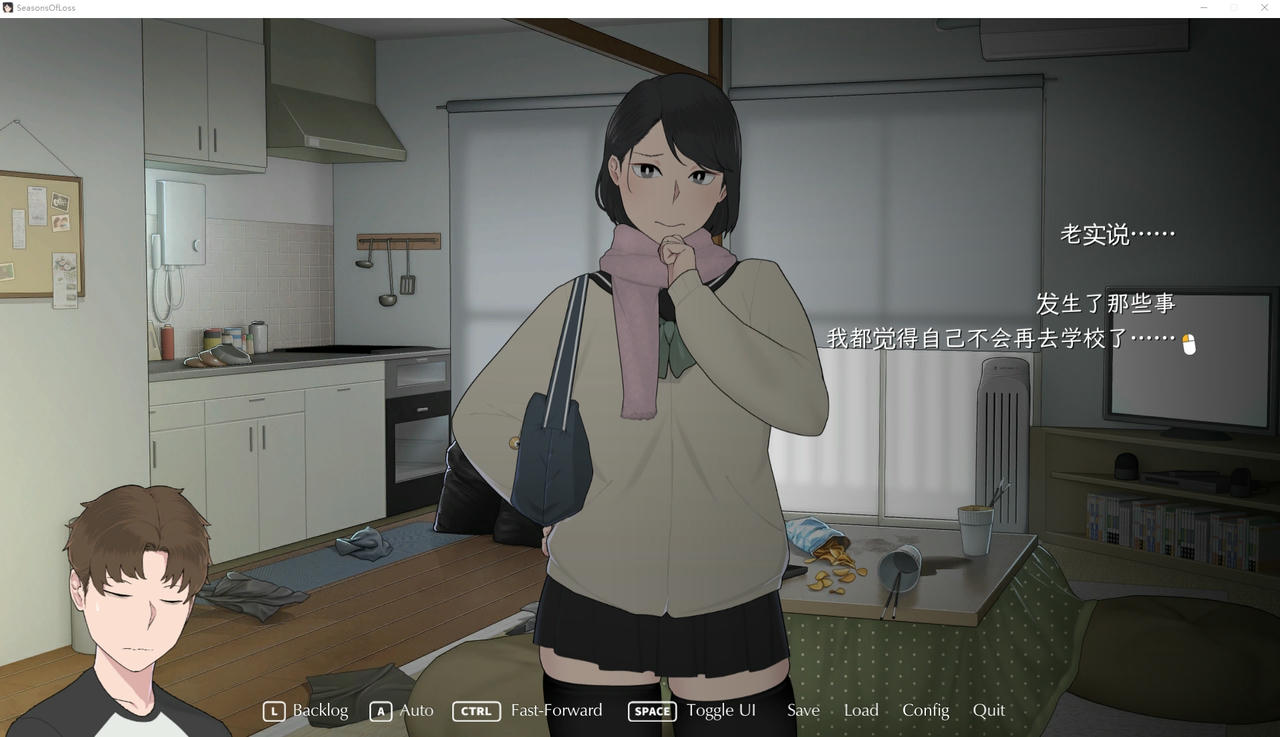The width and height of the screenshot is (1280, 737).
Task: Click the SPACE badge beside Toggle UI
Action: tap(651, 711)
